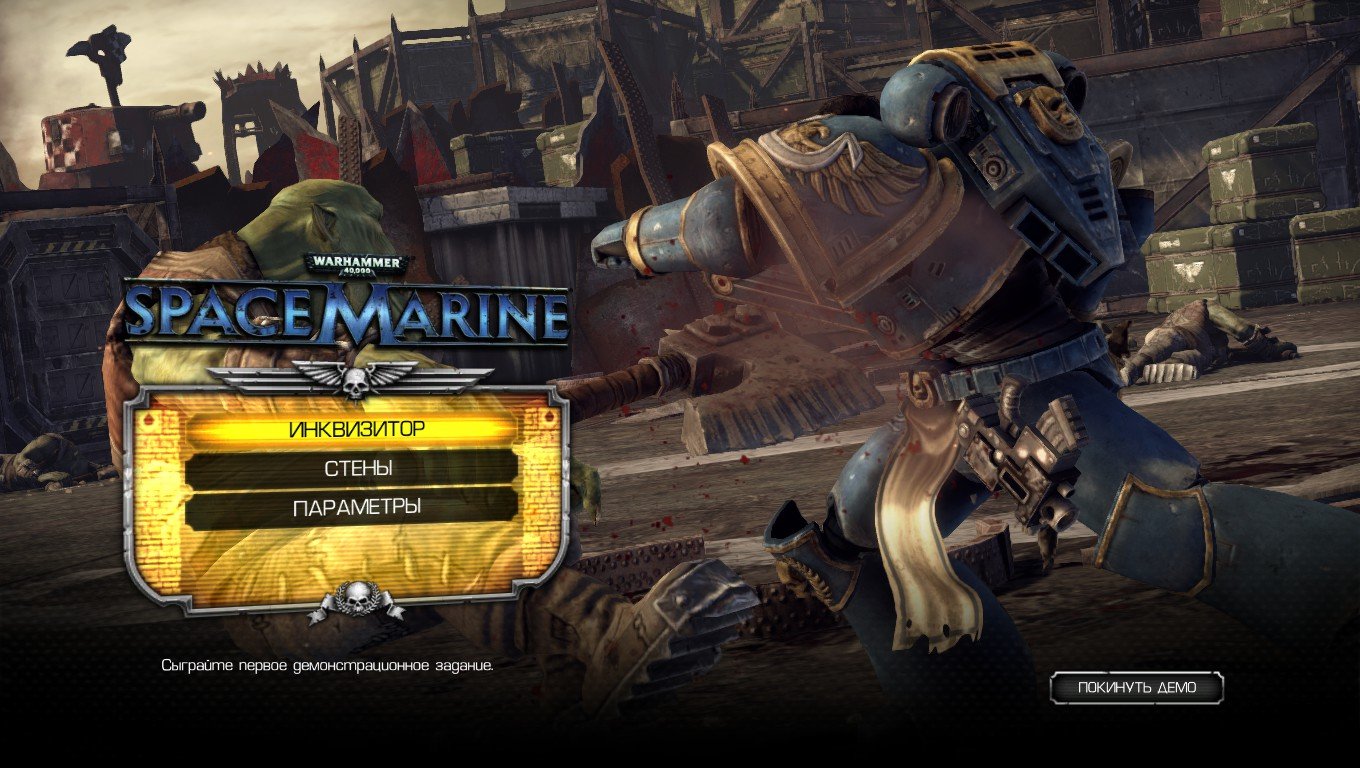Click the hint text about the first demo mission
The width and height of the screenshot is (1360, 768).
pyautogui.click(x=330, y=663)
